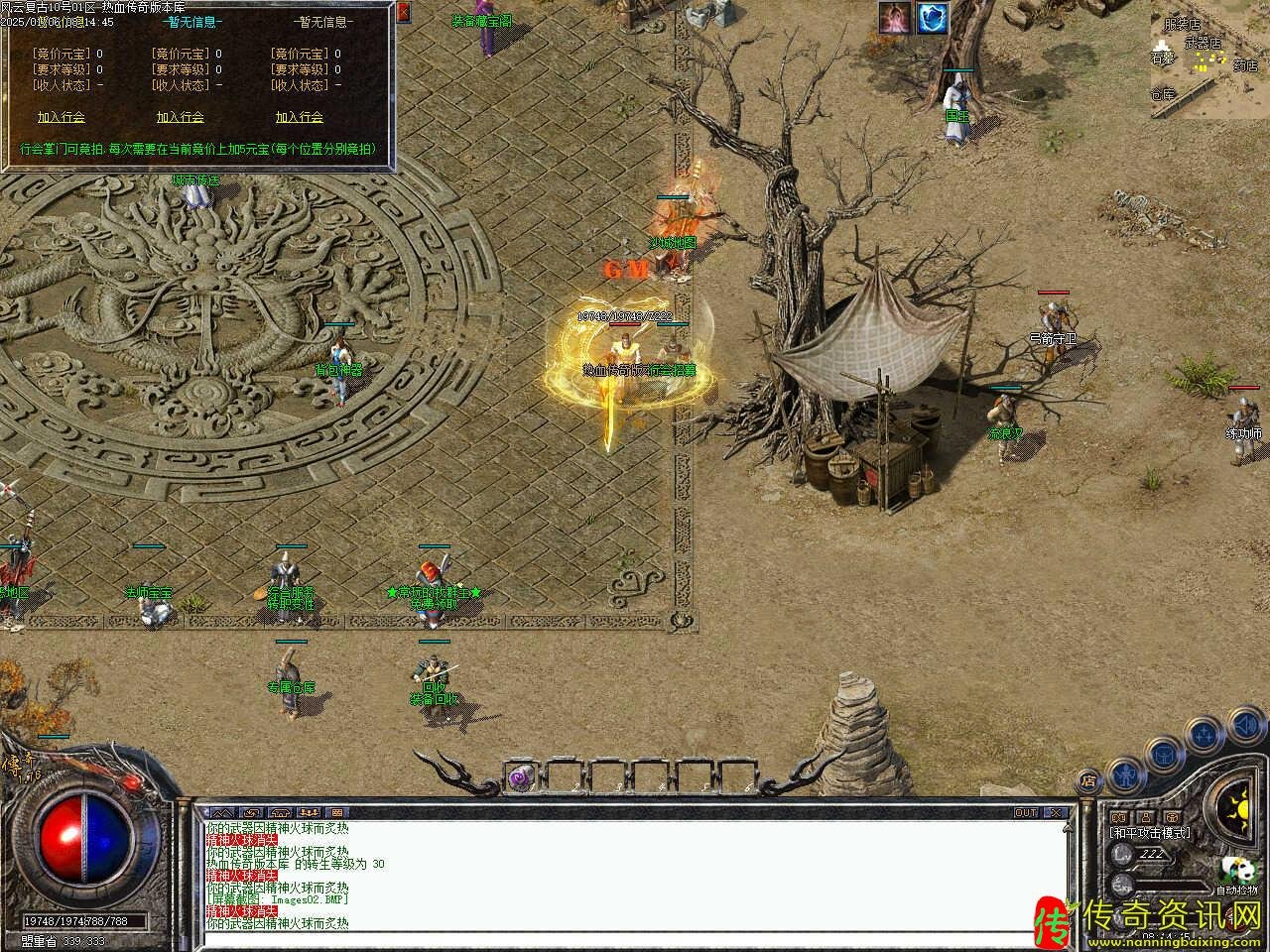Click the OUT button on chat bar

click(1026, 812)
